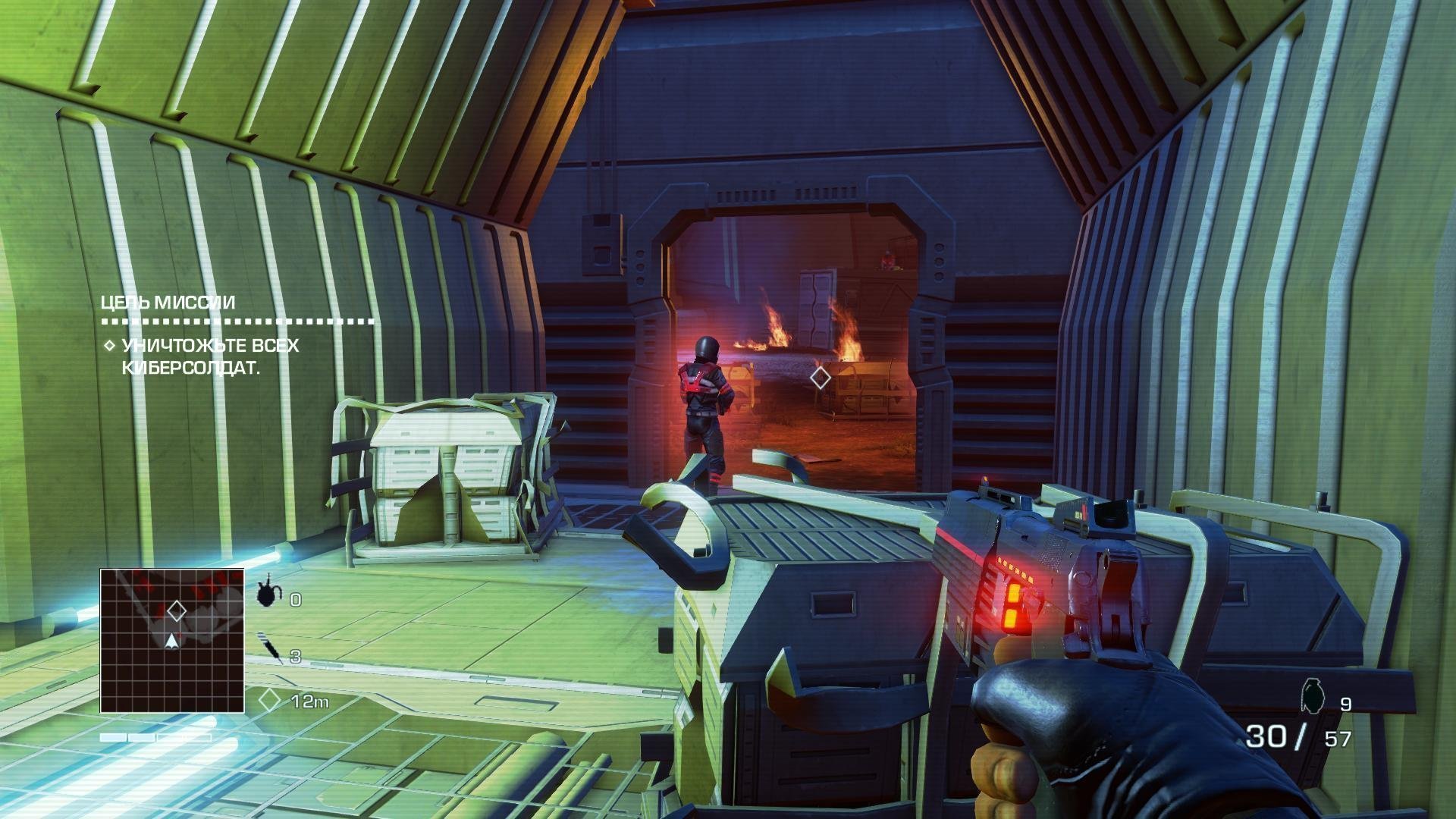The image size is (1456, 819).
Task: Select the healing syringe icon
Action: click(x=270, y=648)
